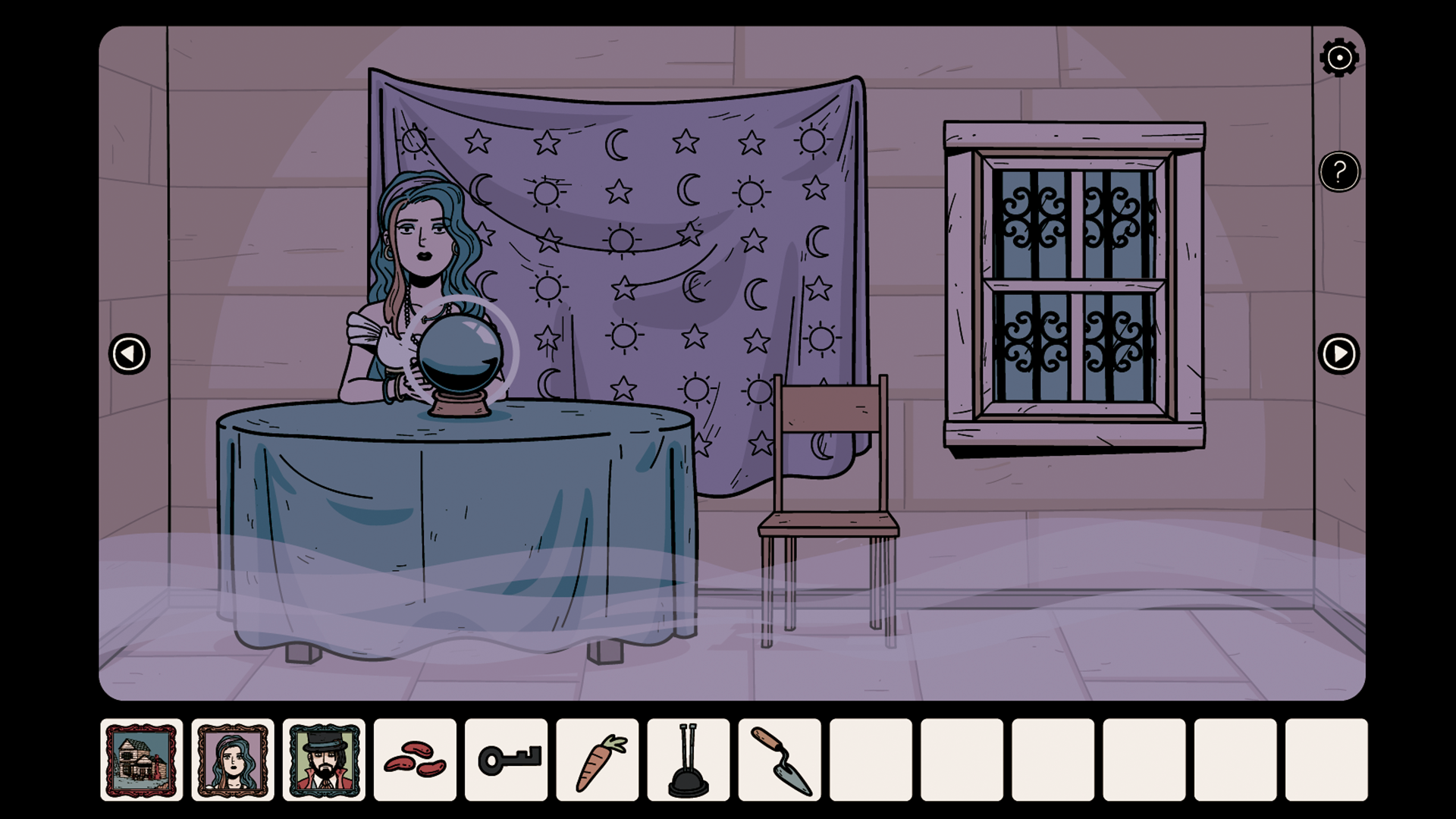Viewport: 1456px width, 819px height.
Task: Select the house painting inventory slot
Action: (x=142, y=760)
